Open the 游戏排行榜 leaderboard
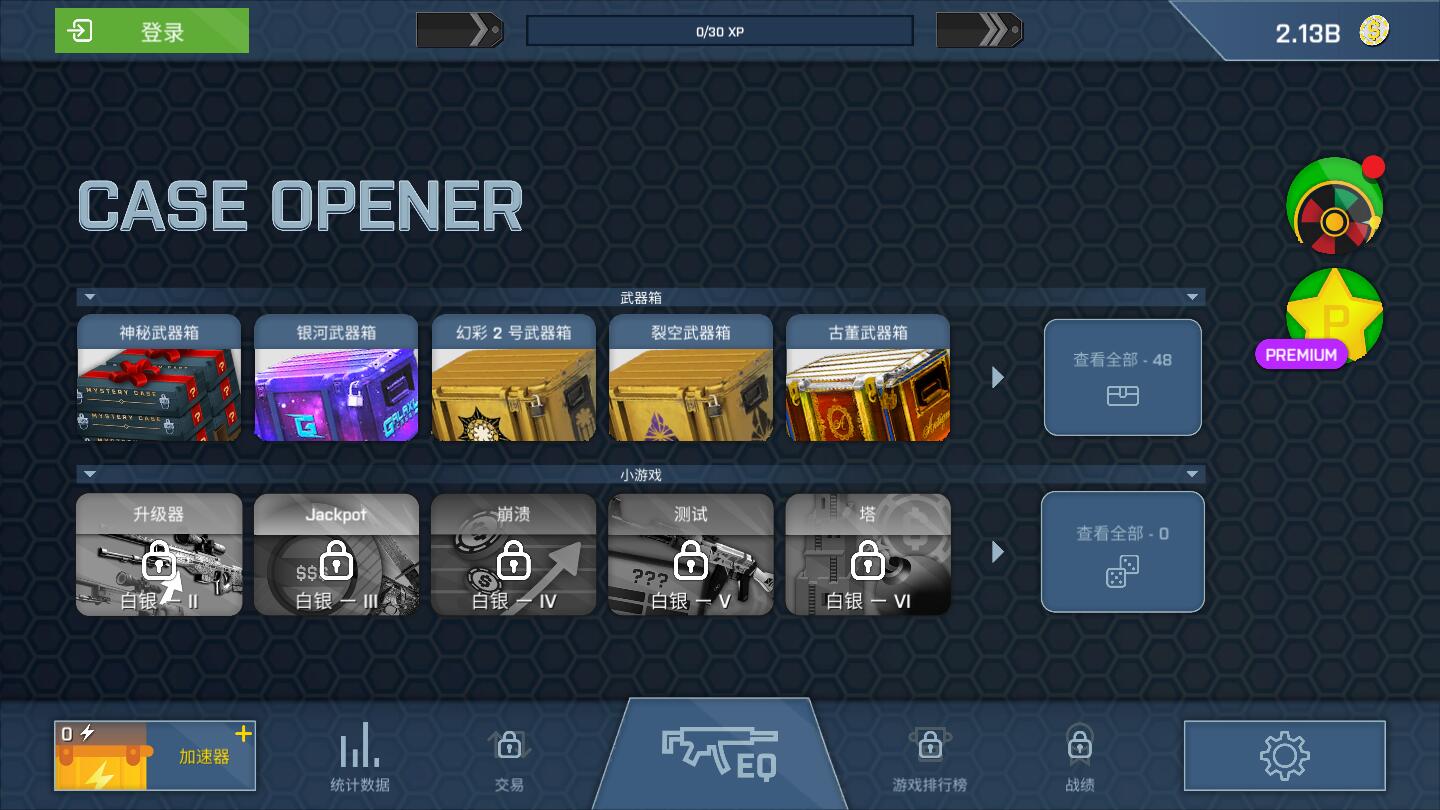 [x=930, y=755]
